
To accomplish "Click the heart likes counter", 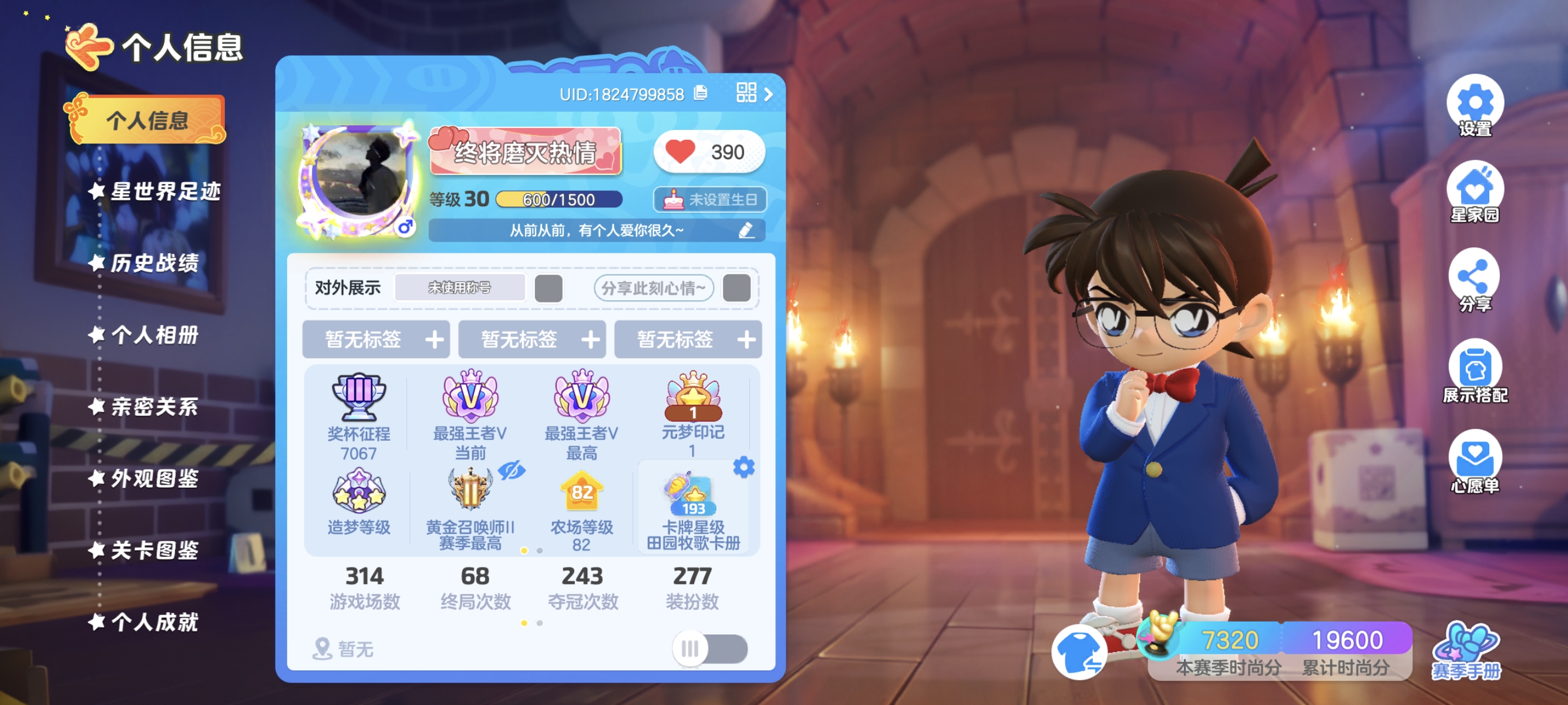I will pyautogui.click(x=708, y=152).
